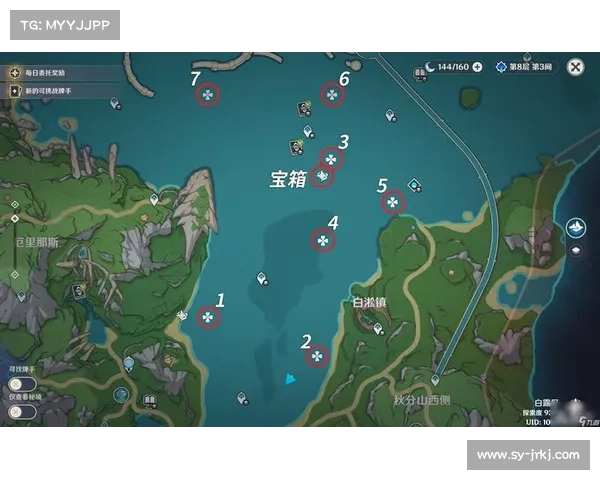Select map marker number 4
The width and height of the screenshot is (600, 480).
pos(323,239)
